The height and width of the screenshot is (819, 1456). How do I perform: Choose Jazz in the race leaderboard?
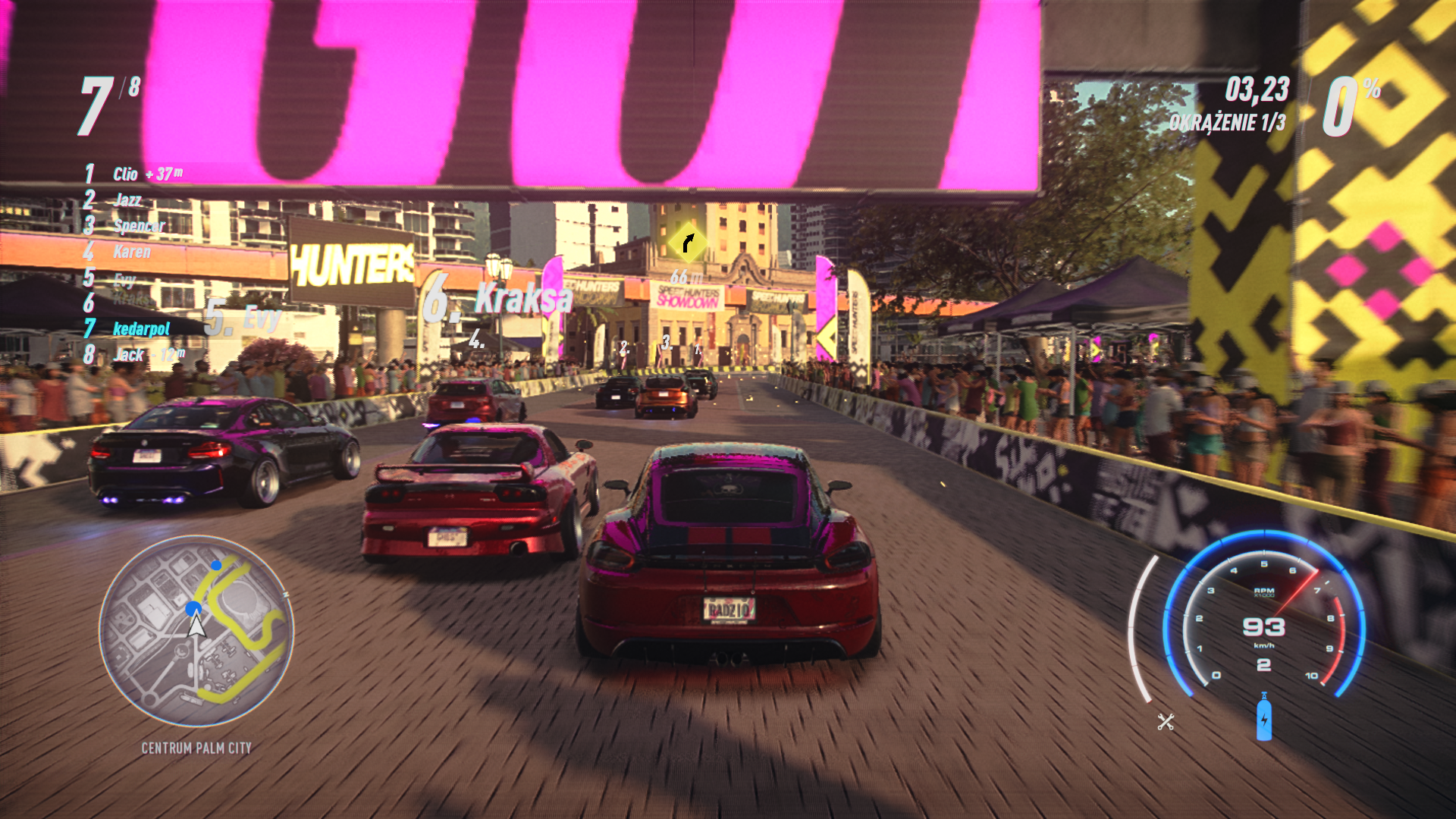(x=127, y=200)
